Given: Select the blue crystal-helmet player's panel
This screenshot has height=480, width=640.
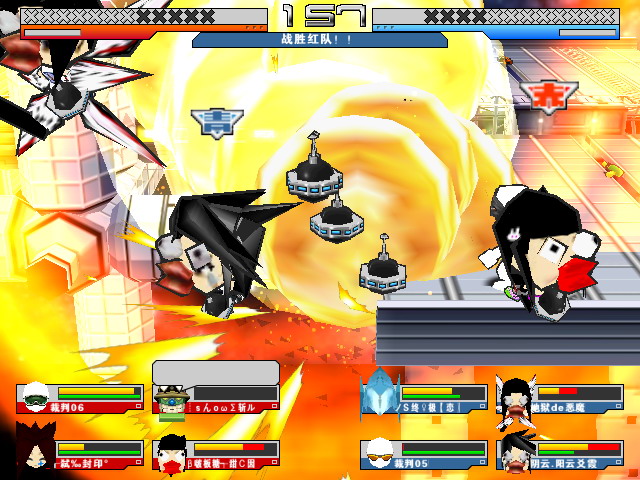Looking at the screenshot, I should tap(424, 398).
